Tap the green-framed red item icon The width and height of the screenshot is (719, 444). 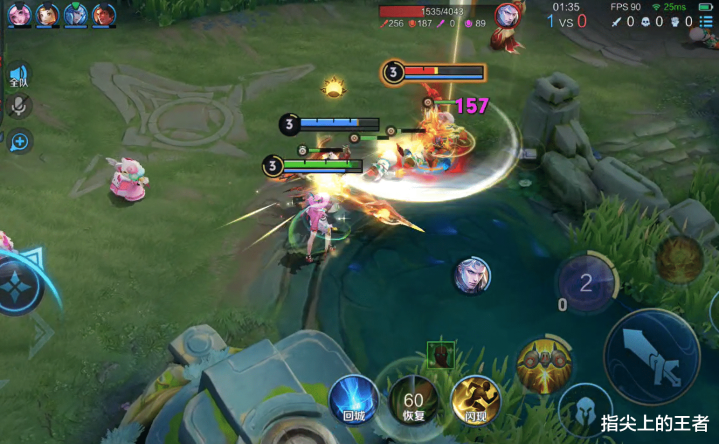pos(441,354)
